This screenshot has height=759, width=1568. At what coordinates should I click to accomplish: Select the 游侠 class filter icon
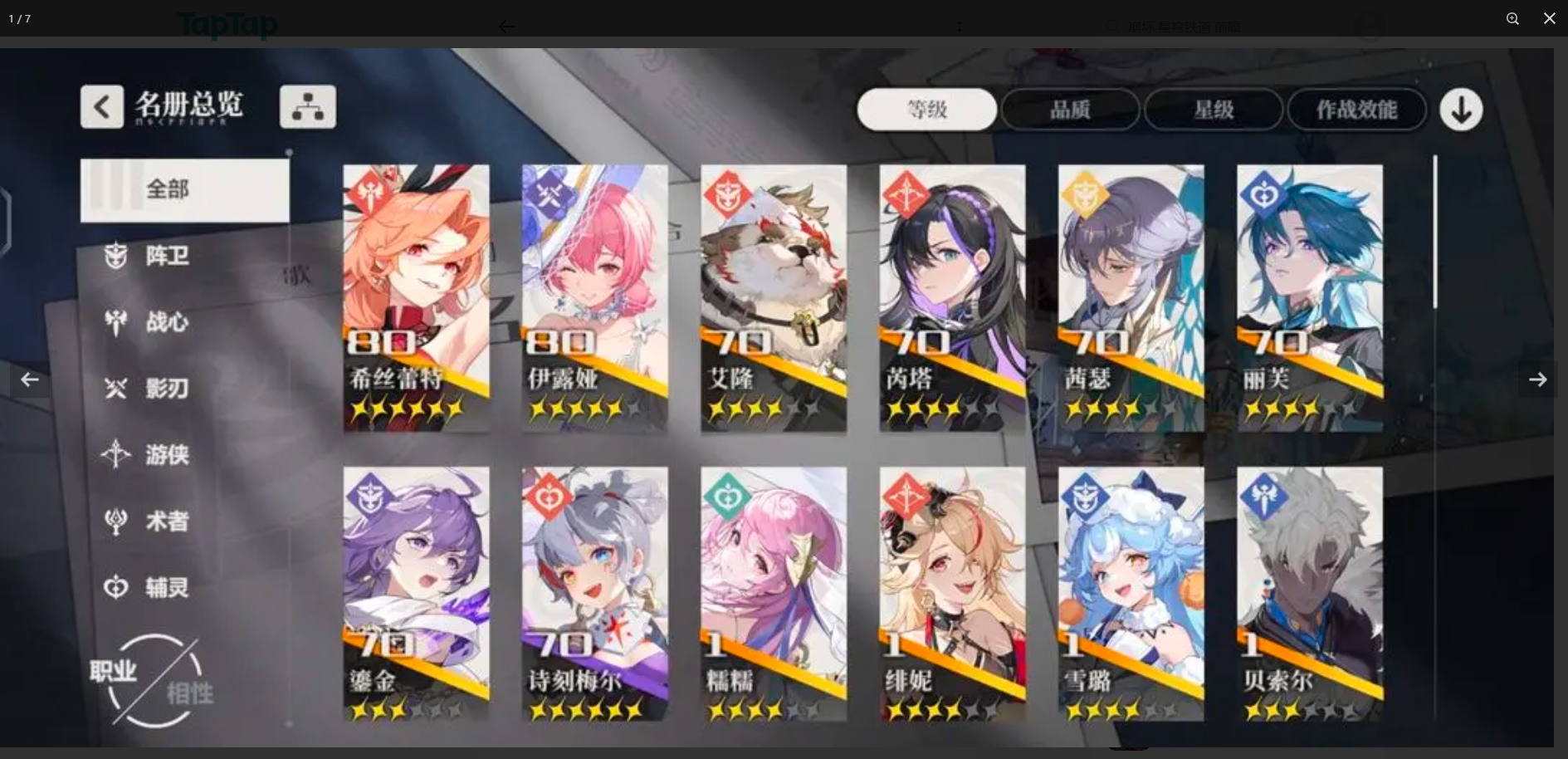116,454
